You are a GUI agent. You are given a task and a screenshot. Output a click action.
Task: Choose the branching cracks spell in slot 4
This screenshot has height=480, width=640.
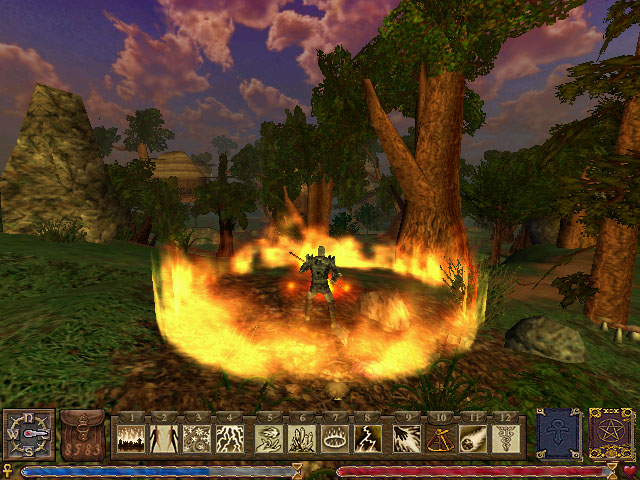pos(231,439)
